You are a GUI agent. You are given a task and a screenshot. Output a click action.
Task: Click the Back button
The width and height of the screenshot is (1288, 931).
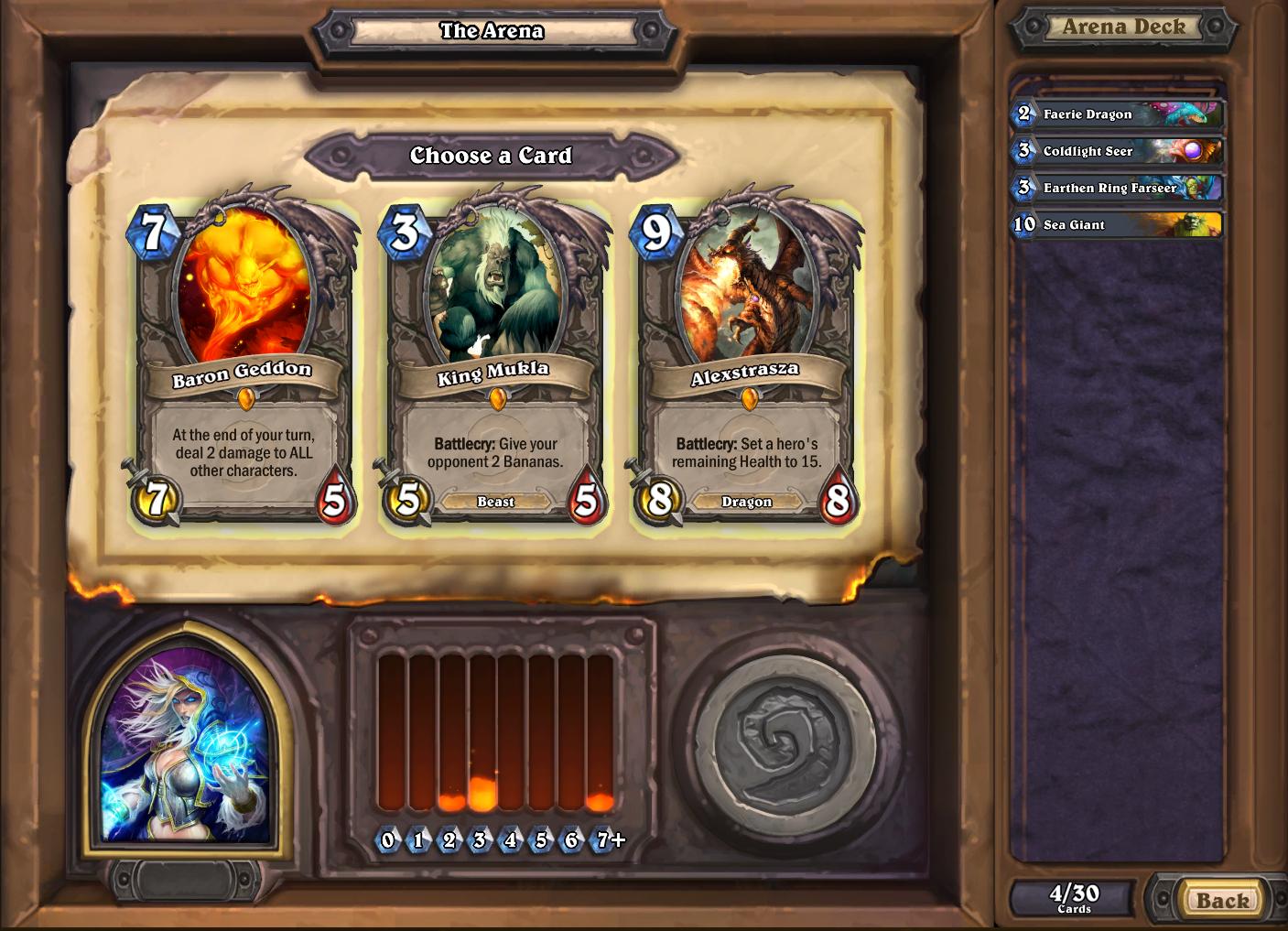[x=1221, y=900]
